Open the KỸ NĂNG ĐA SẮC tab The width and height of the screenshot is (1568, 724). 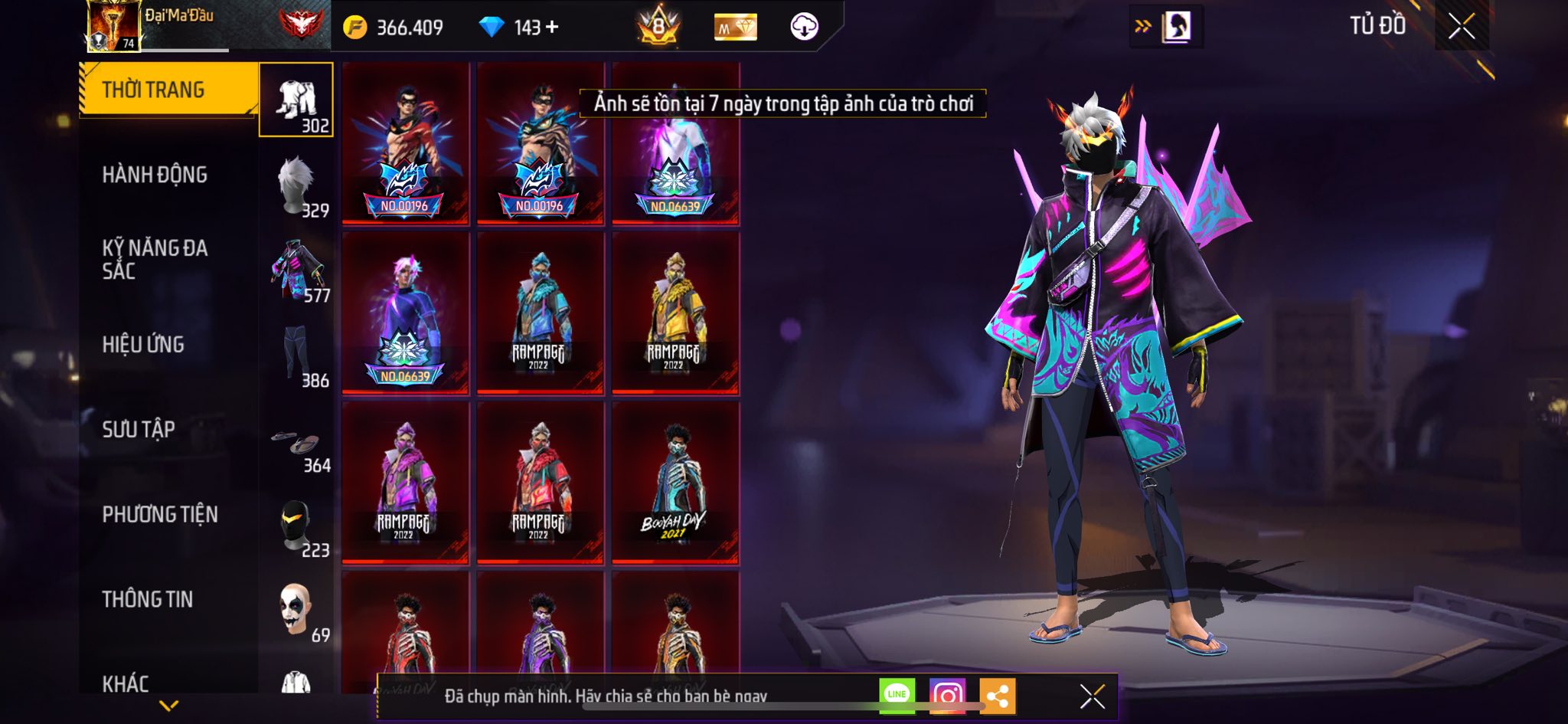point(155,259)
